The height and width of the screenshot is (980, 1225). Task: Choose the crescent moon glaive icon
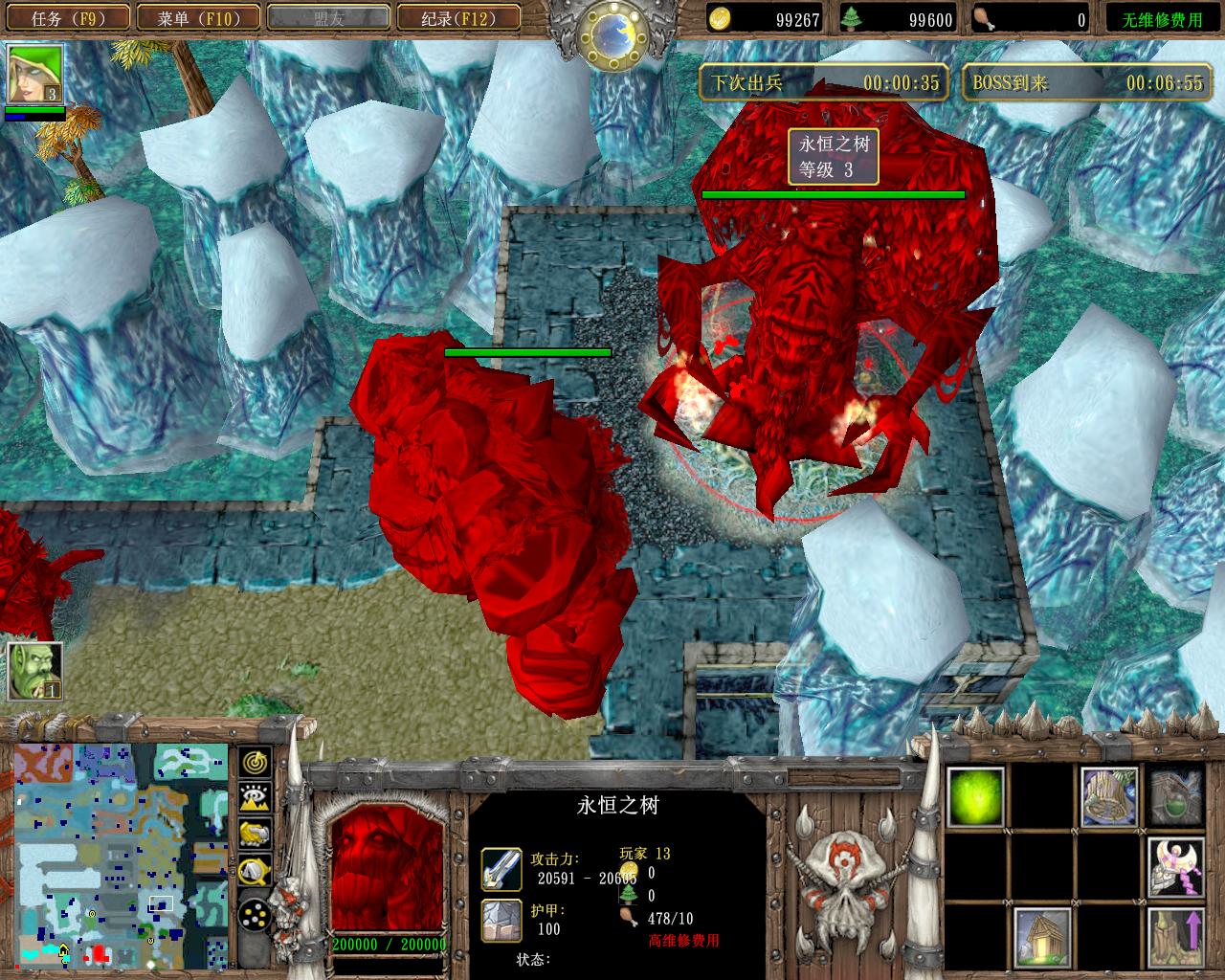tap(1176, 866)
